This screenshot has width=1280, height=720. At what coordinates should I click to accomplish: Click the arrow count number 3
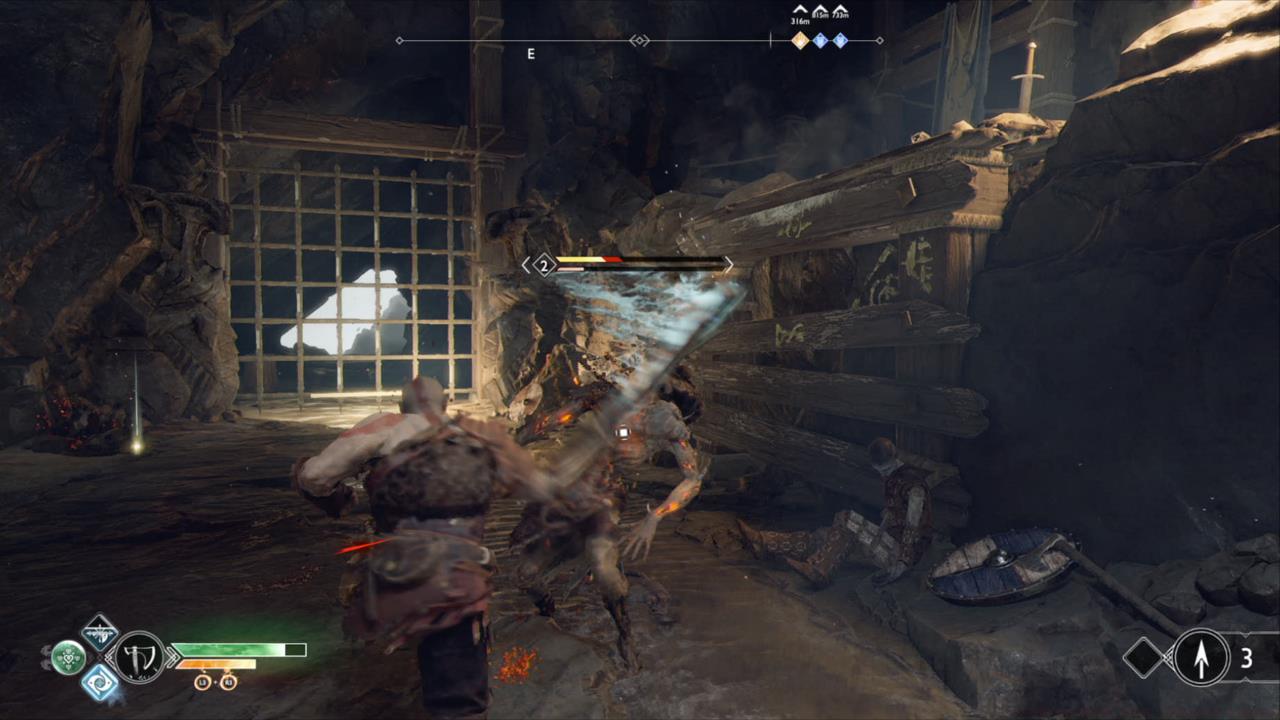[1246, 657]
